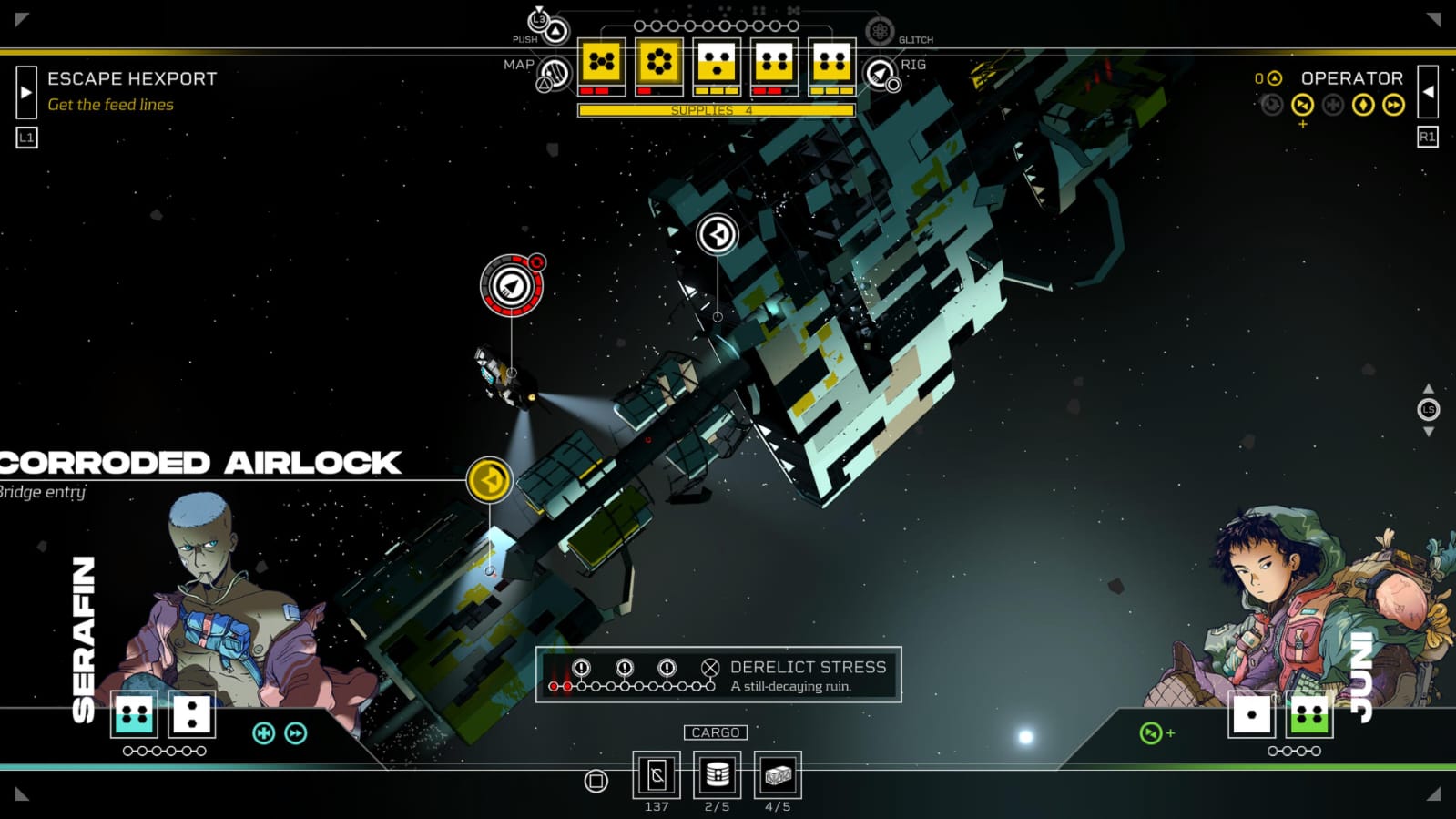The height and width of the screenshot is (819, 1456).
Task: Open the Map
Action: [554, 73]
